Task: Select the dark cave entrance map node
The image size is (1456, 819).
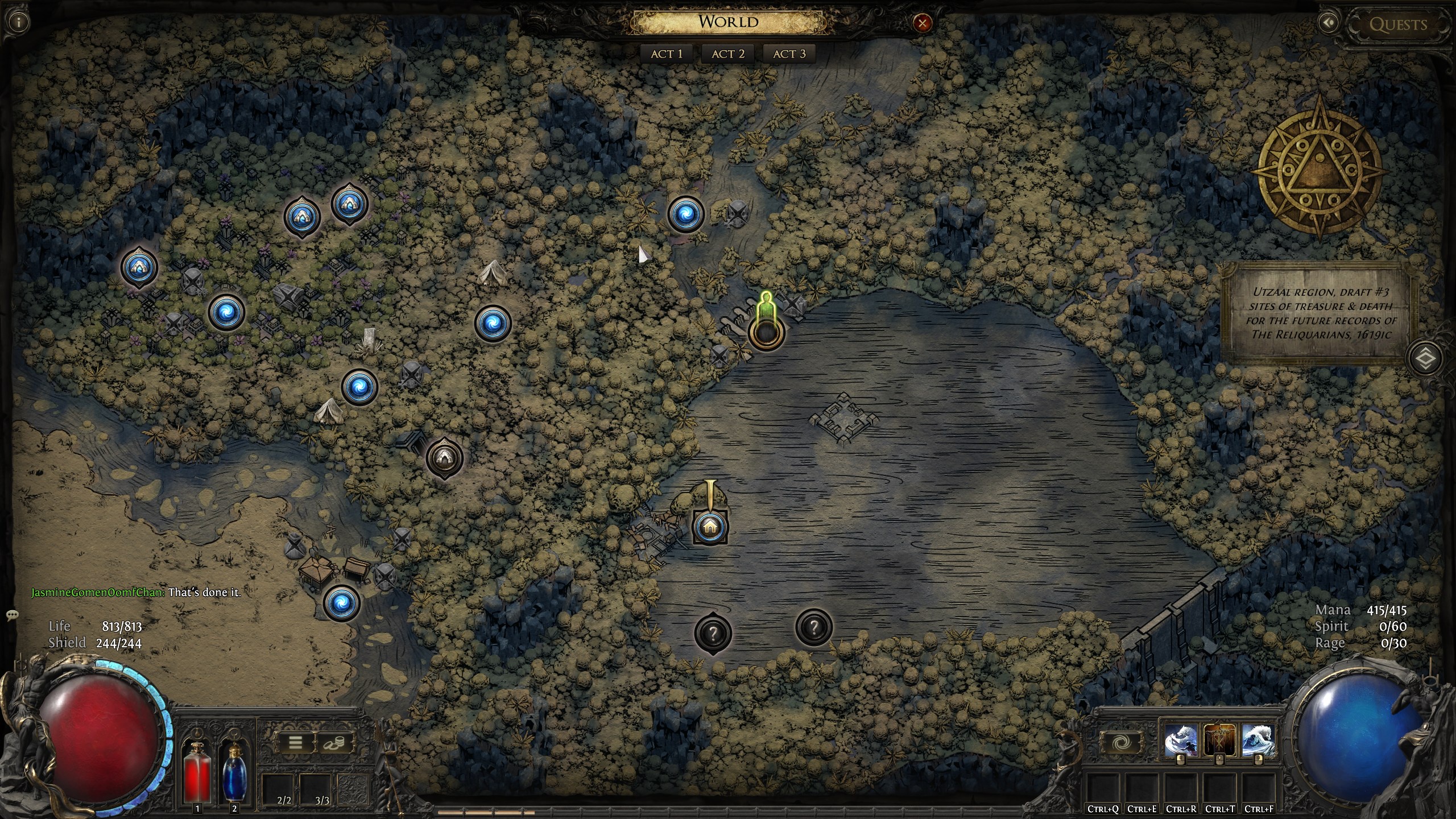Action: click(x=445, y=457)
